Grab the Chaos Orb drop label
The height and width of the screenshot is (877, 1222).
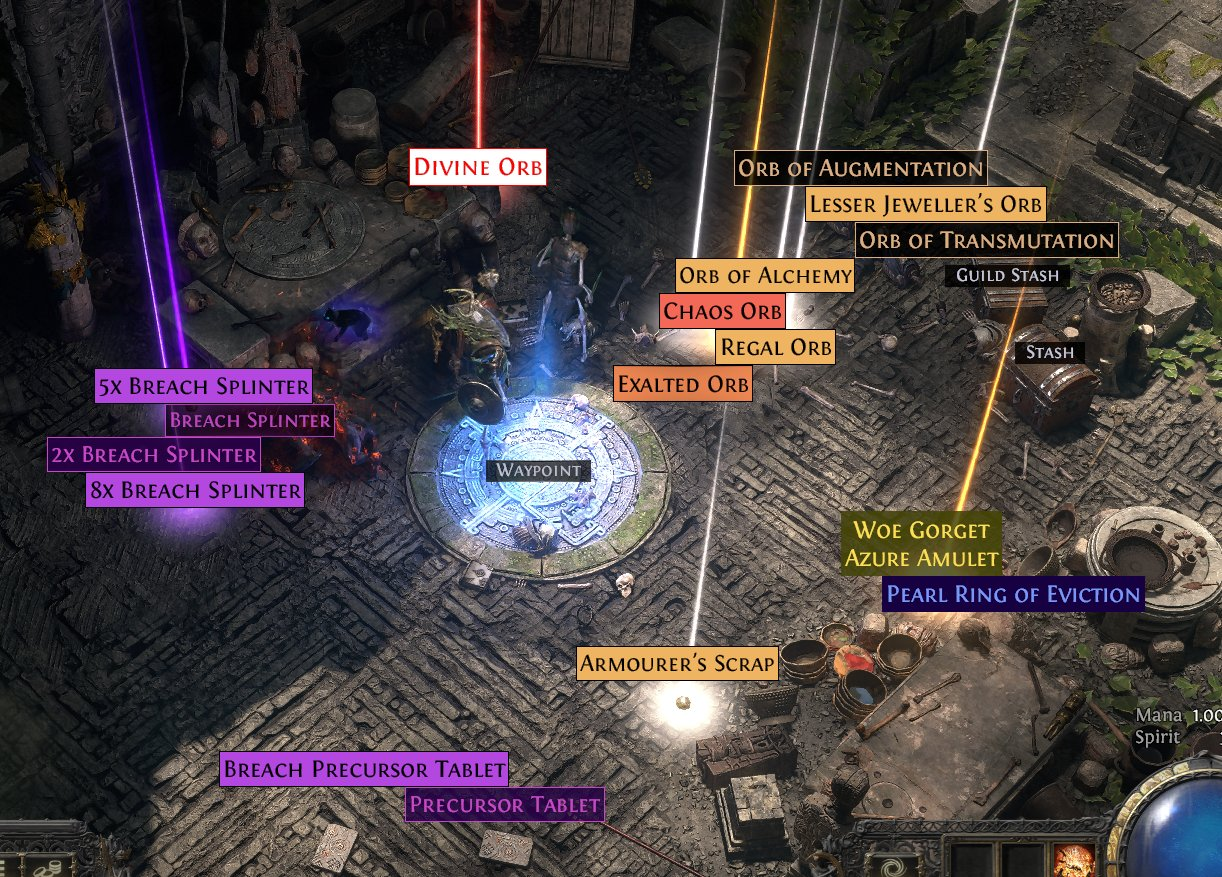tap(722, 311)
